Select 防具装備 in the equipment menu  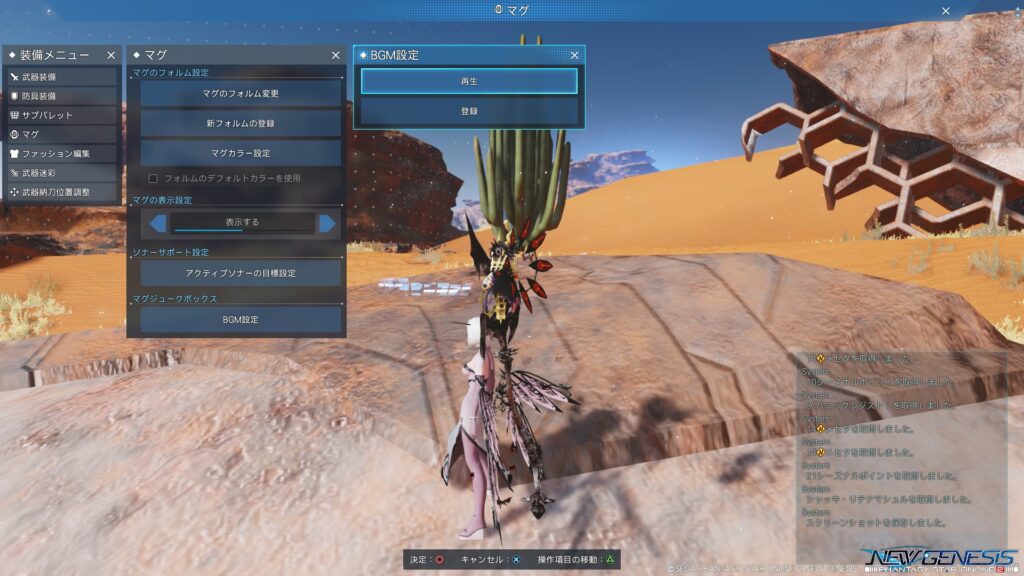click(61, 96)
